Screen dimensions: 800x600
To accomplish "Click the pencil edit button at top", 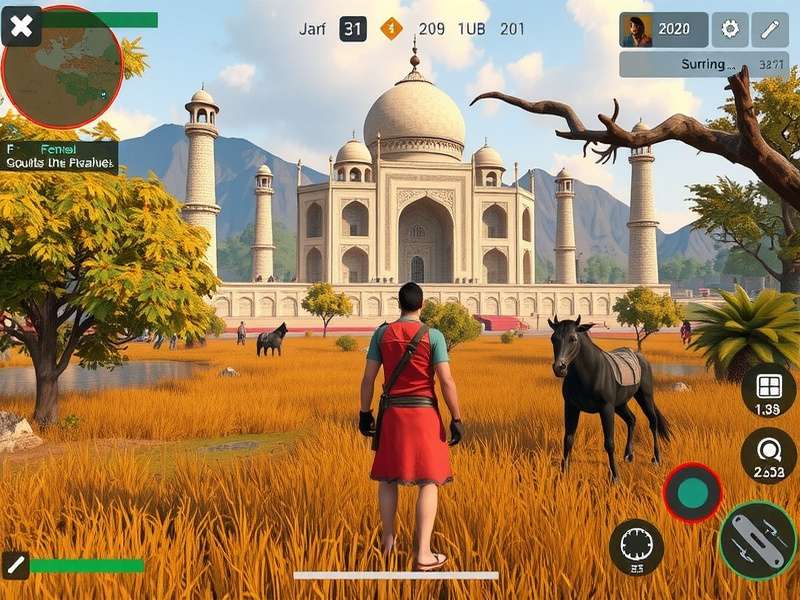I will (x=770, y=30).
